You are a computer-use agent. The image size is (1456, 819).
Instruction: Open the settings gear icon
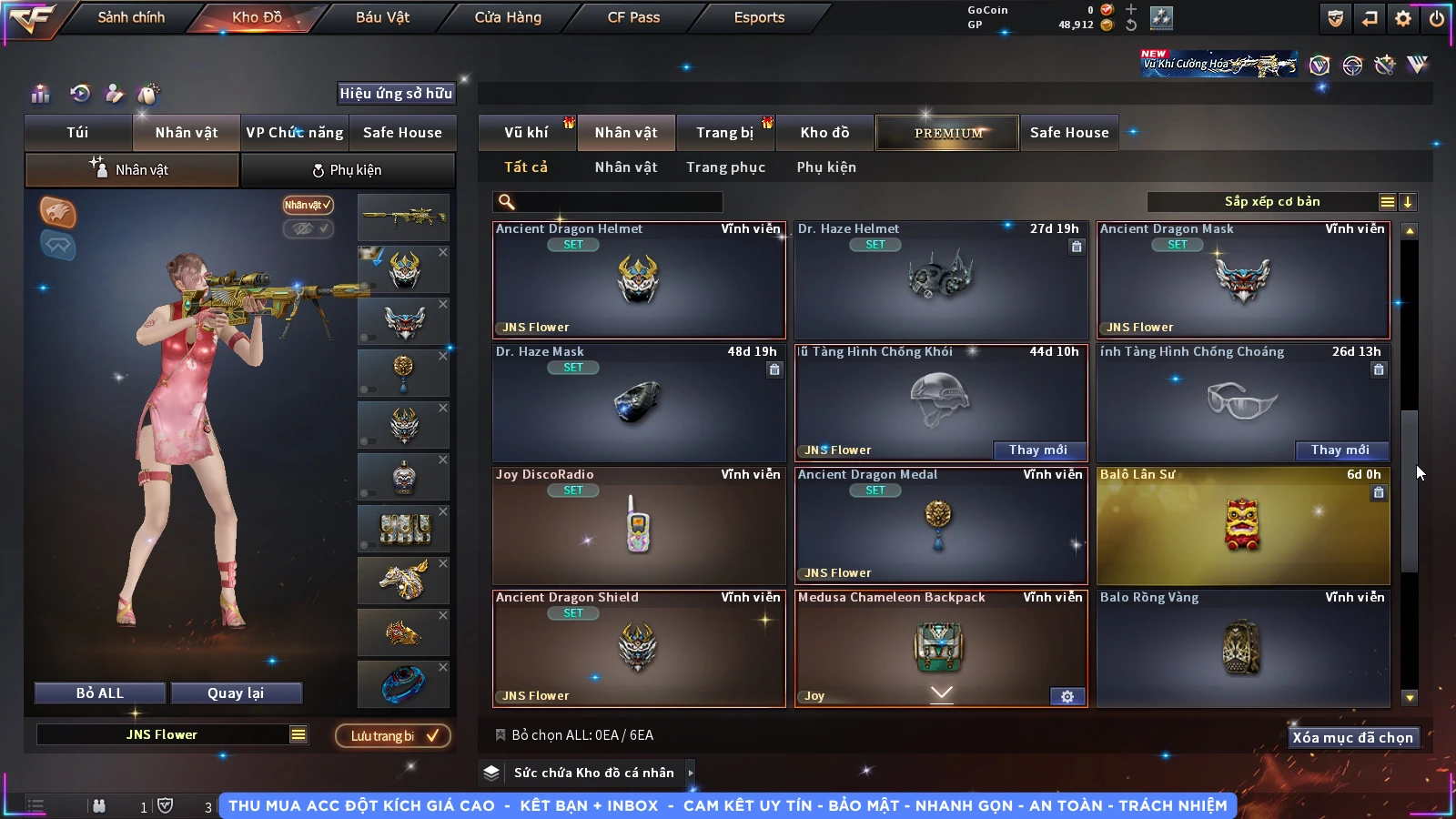tap(1403, 18)
